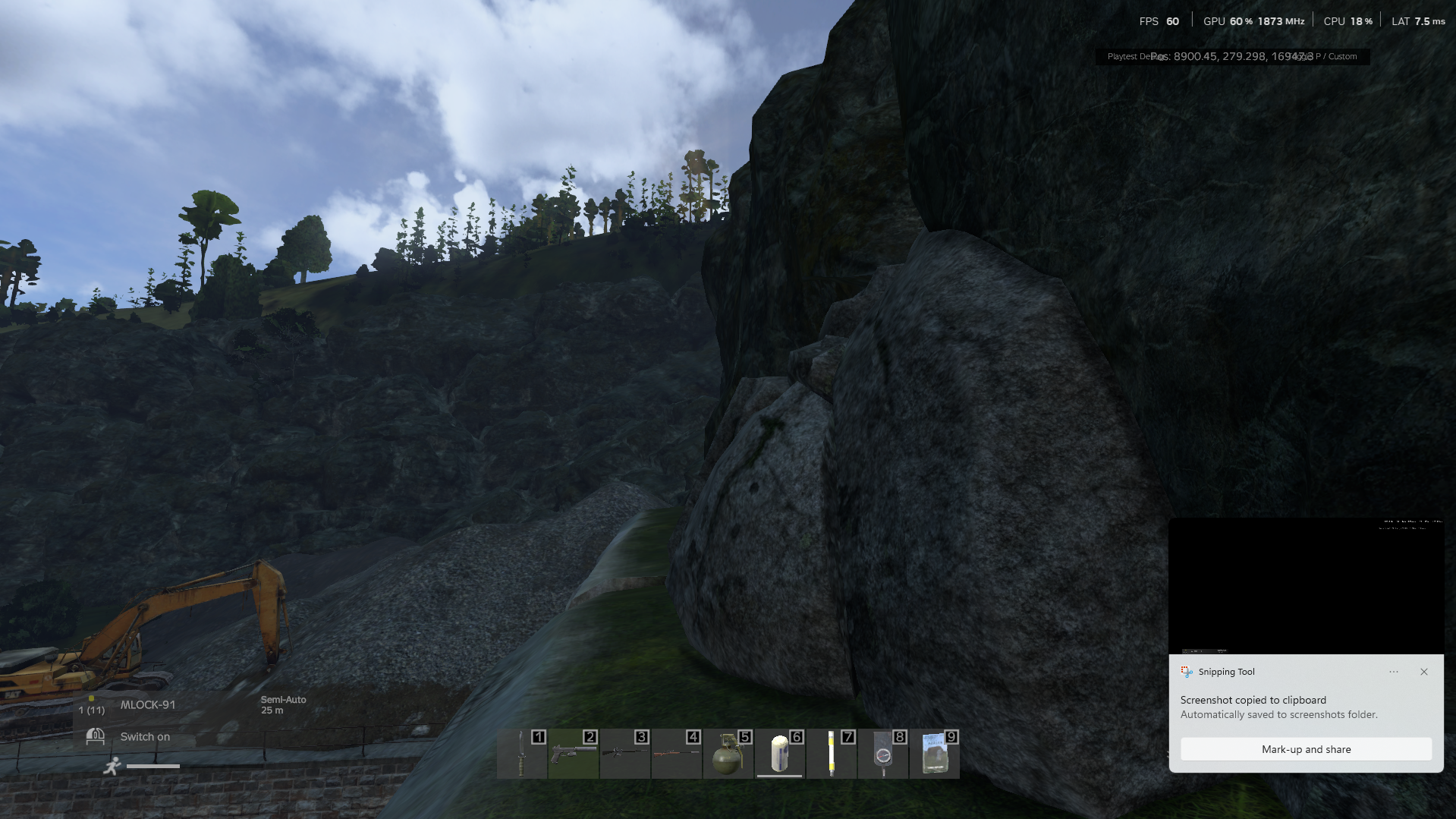
Task: Open the screenshot preview thumbnail
Action: 1306,586
